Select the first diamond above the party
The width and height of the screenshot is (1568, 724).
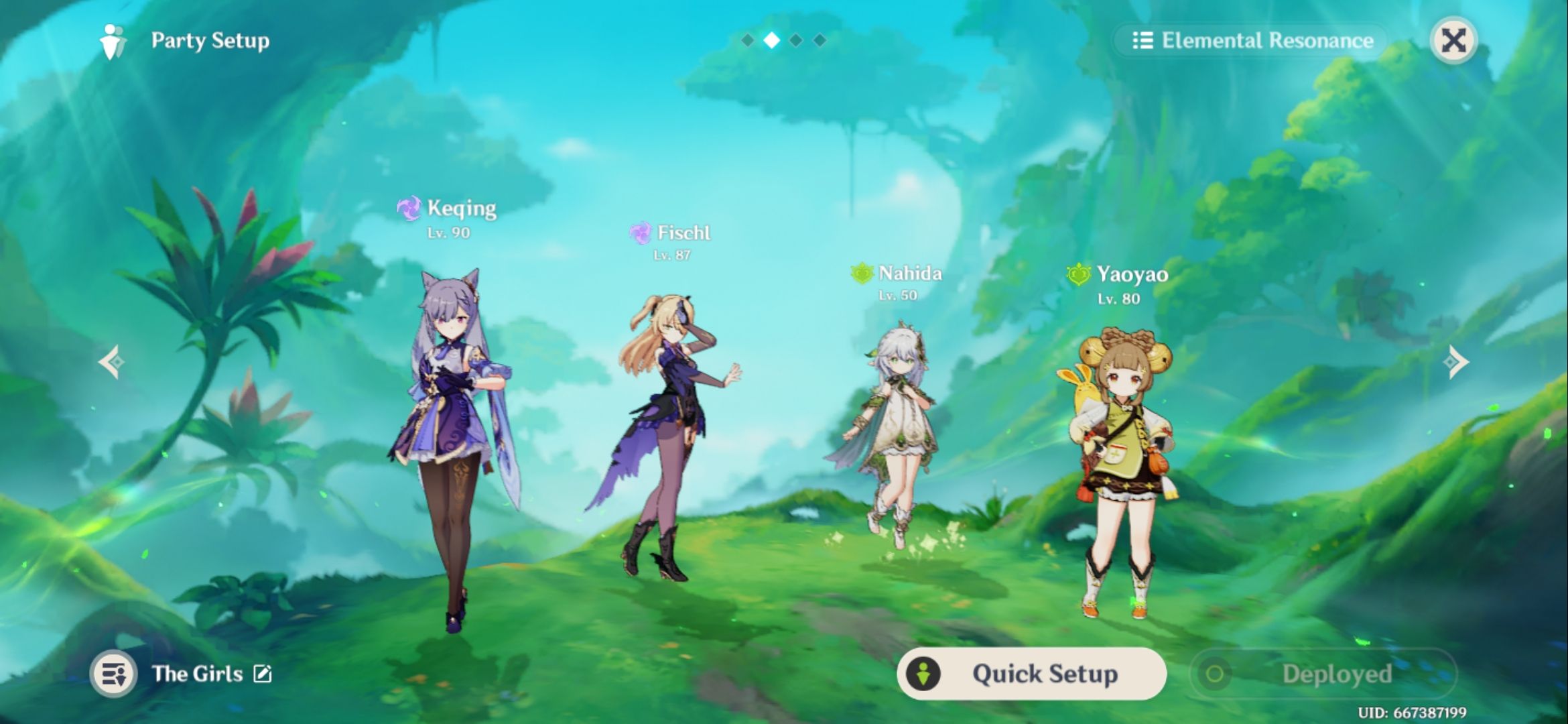[747, 40]
